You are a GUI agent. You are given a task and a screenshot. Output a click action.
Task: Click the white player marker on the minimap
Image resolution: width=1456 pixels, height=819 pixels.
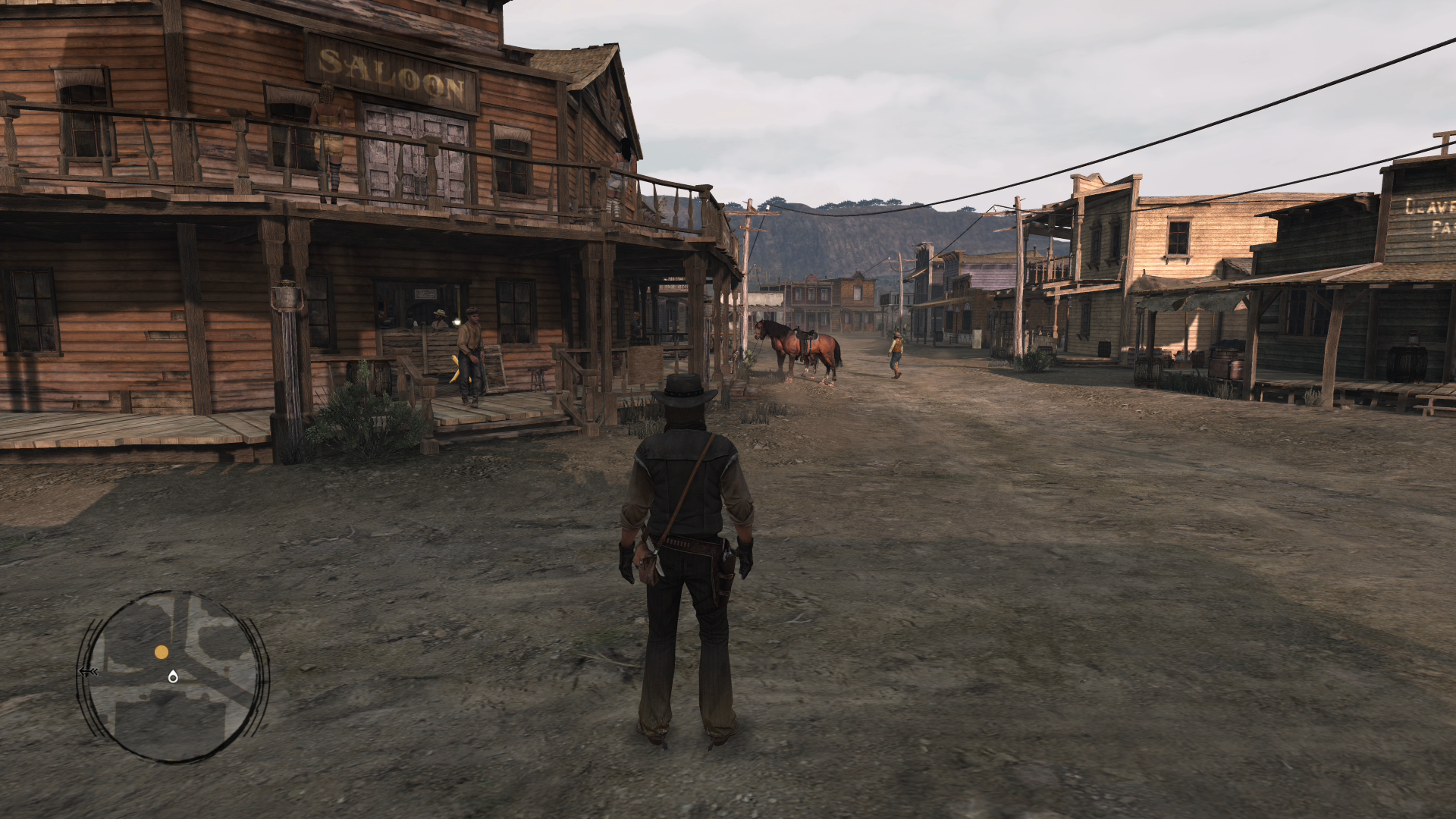coord(173,676)
